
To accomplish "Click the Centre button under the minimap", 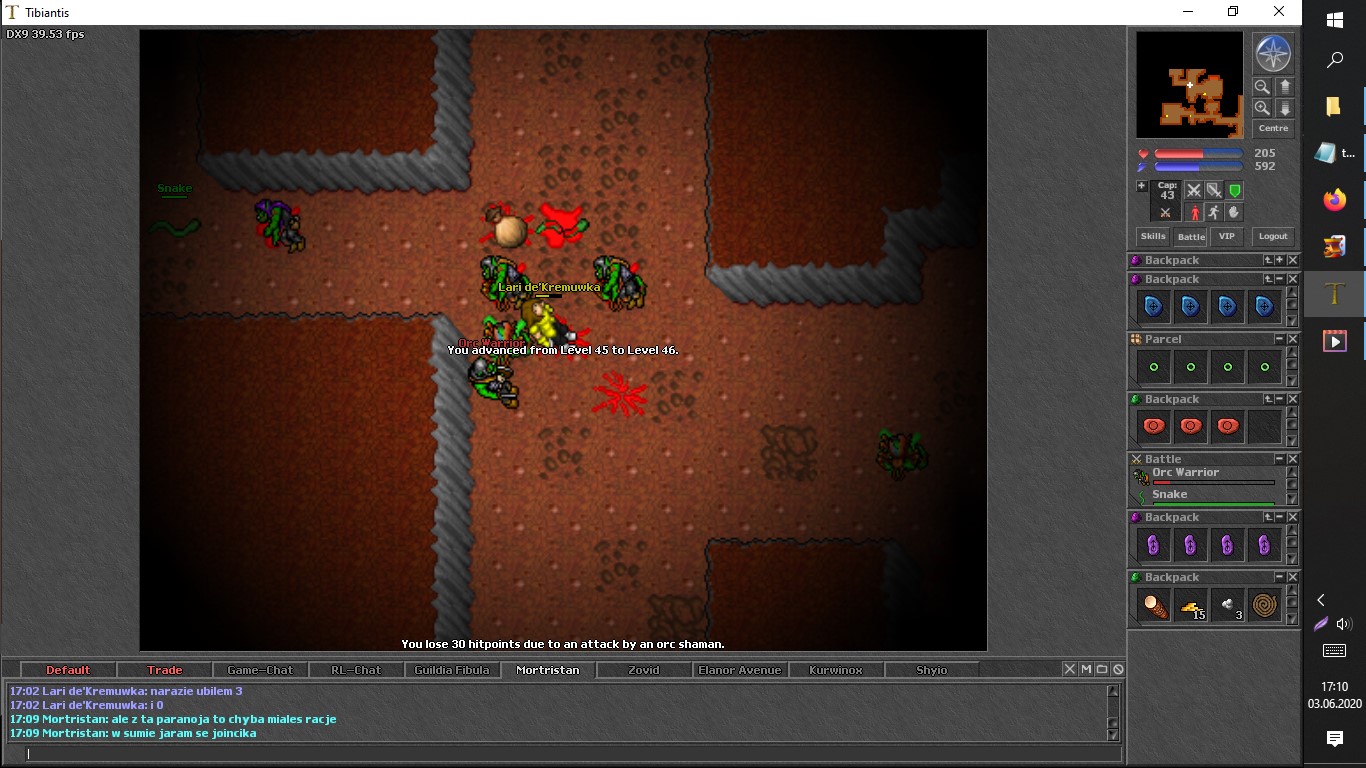I will pyautogui.click(x=1273, y=129).
